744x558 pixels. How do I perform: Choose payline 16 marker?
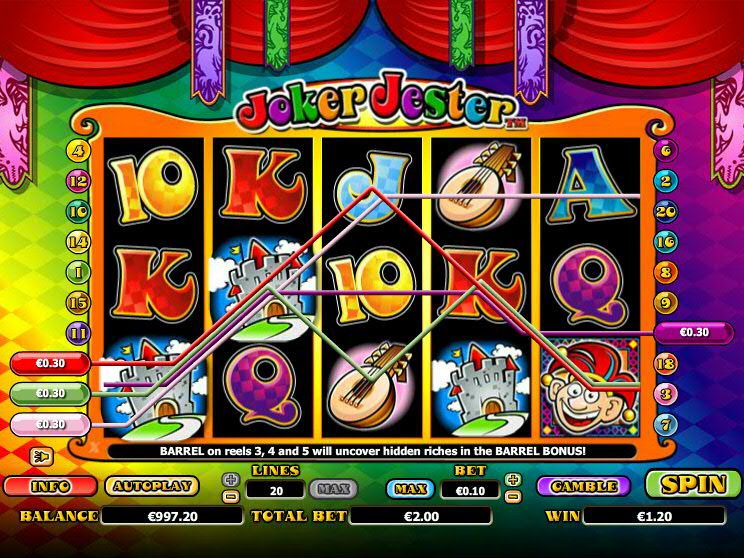point(668,241)
